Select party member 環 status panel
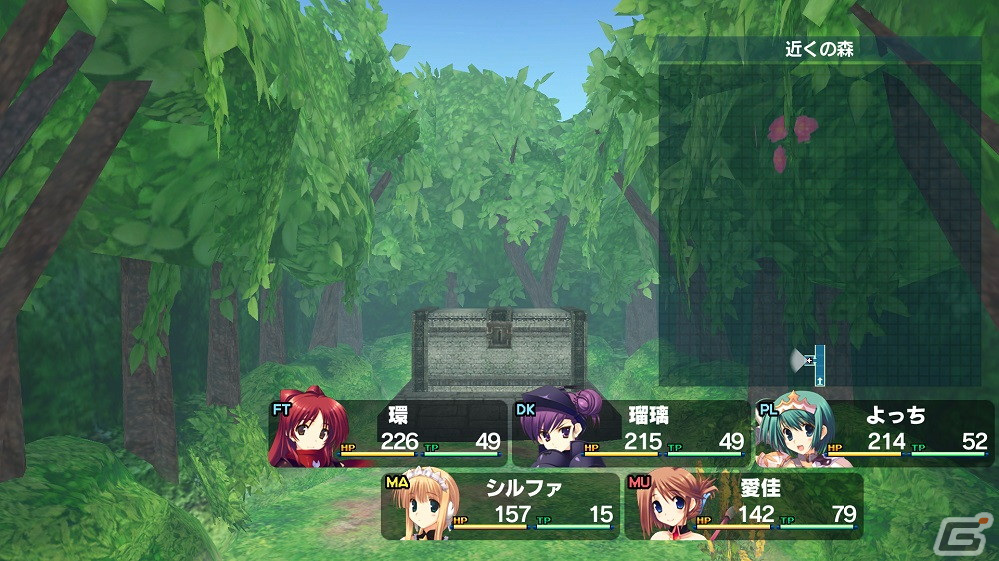 (388, 433)
